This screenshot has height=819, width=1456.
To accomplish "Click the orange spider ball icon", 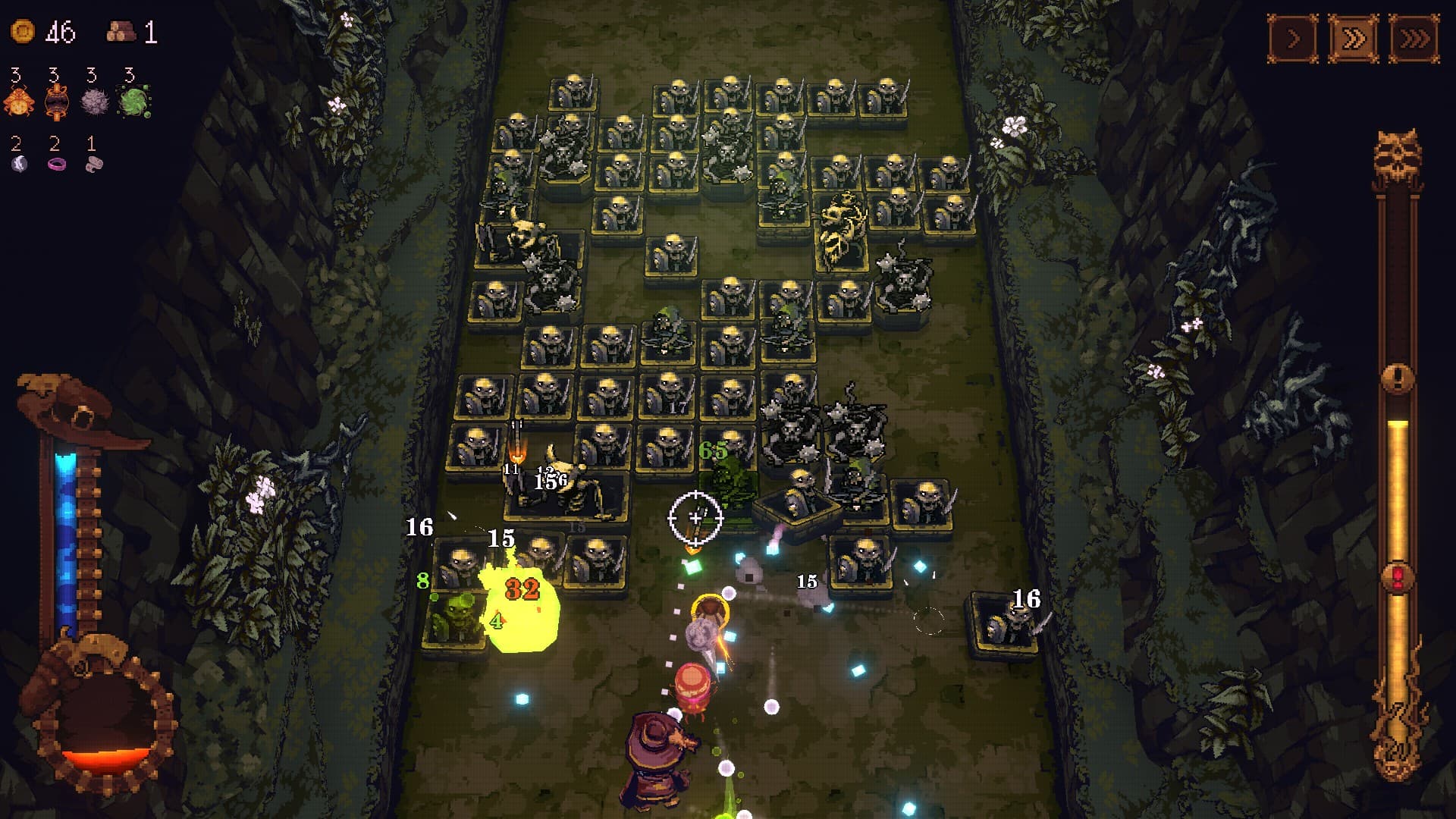I will coord(18,101).
